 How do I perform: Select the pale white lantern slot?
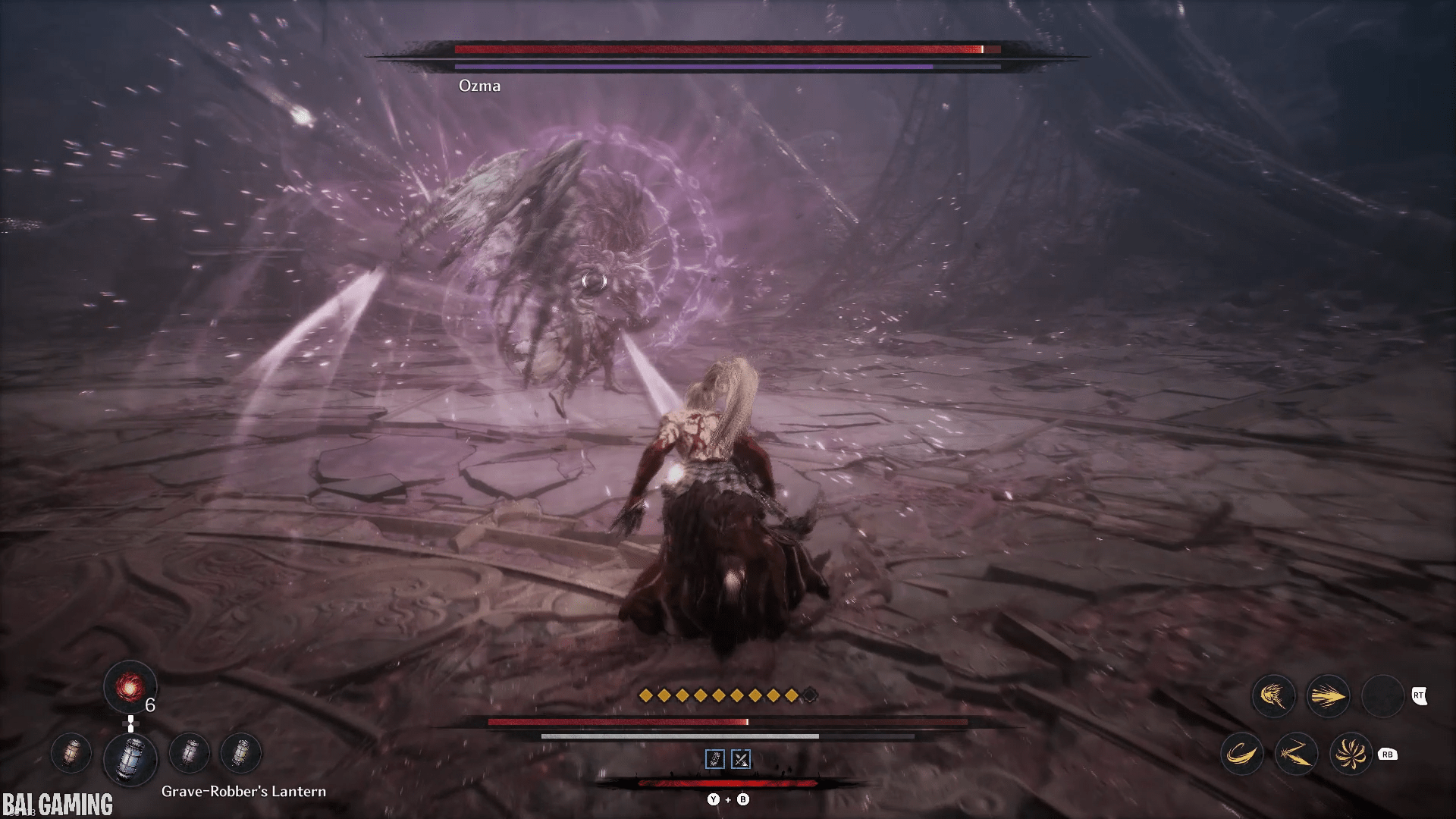[x=190, y=754]
